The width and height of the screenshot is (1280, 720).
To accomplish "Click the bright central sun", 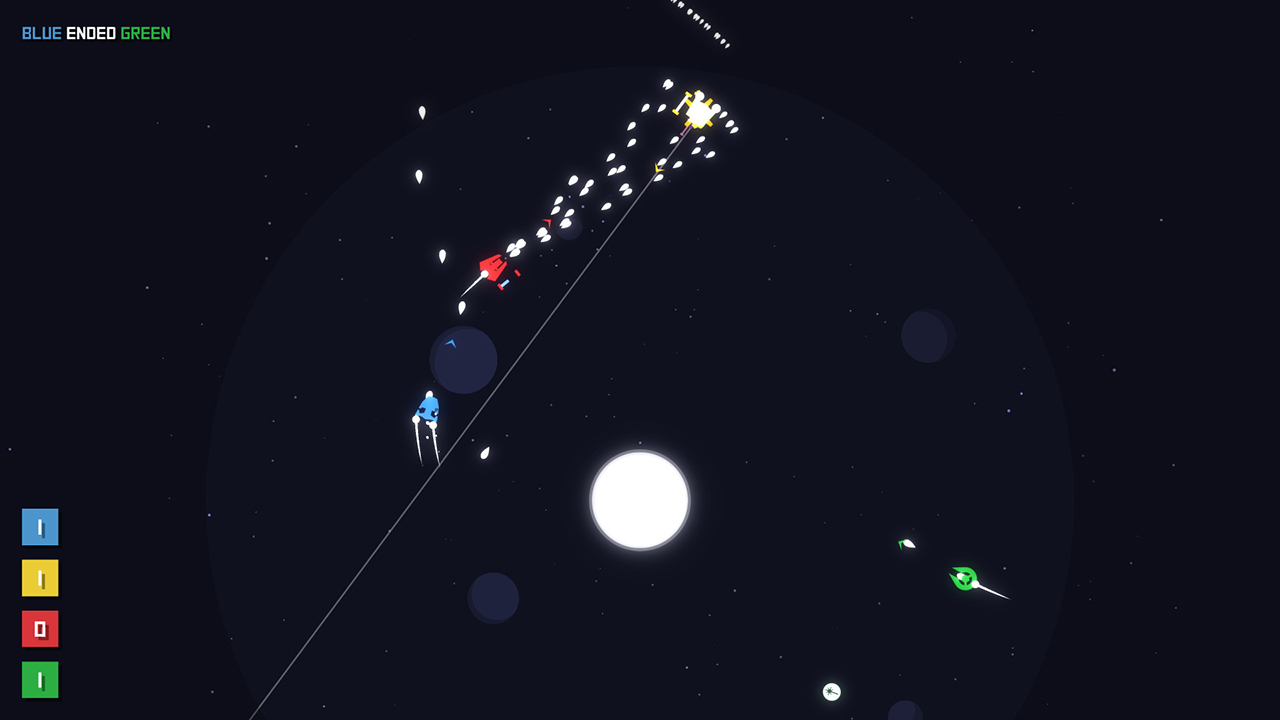I will coord(639,499).
